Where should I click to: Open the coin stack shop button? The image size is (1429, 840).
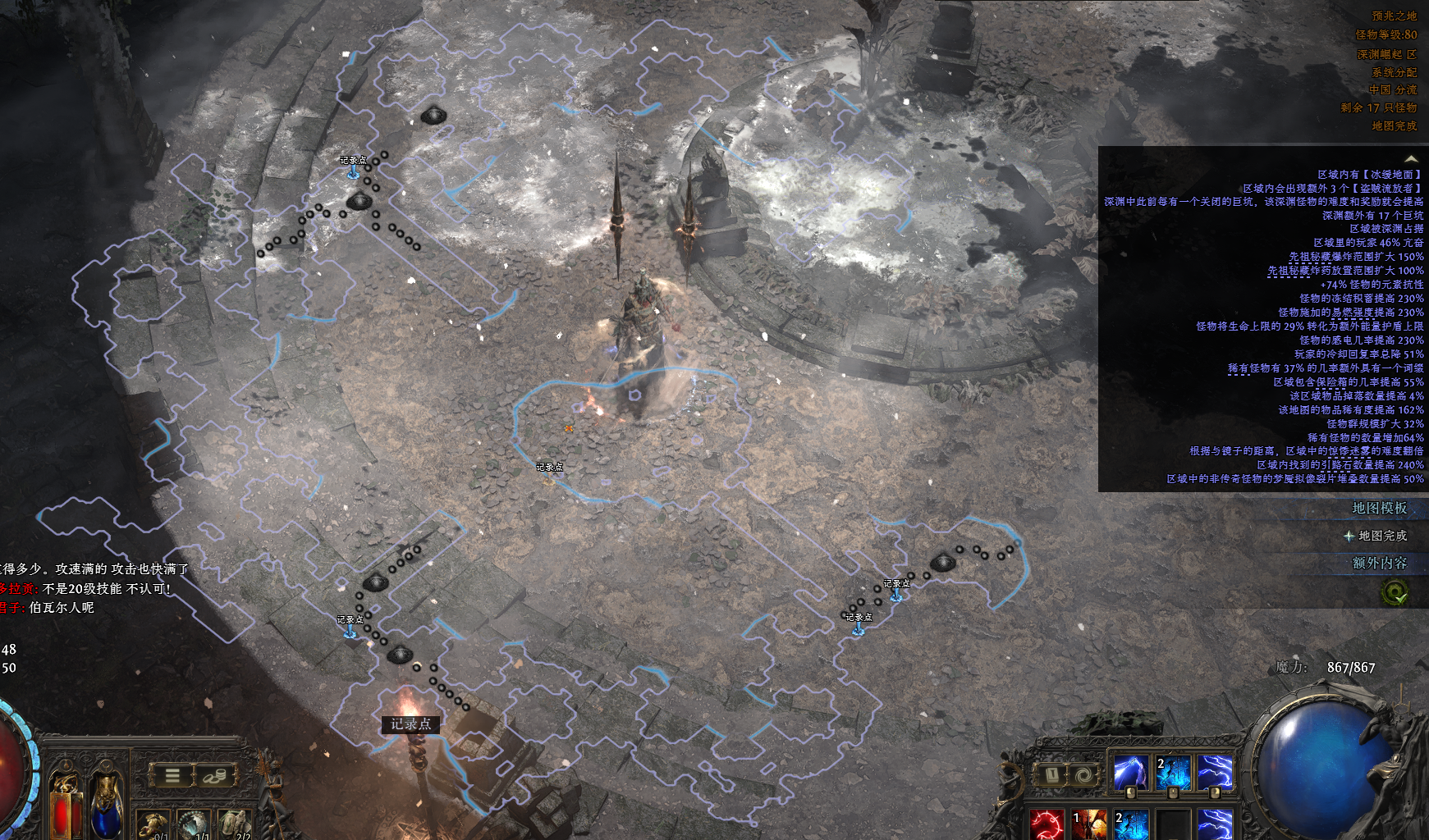(x=215, y=775)
